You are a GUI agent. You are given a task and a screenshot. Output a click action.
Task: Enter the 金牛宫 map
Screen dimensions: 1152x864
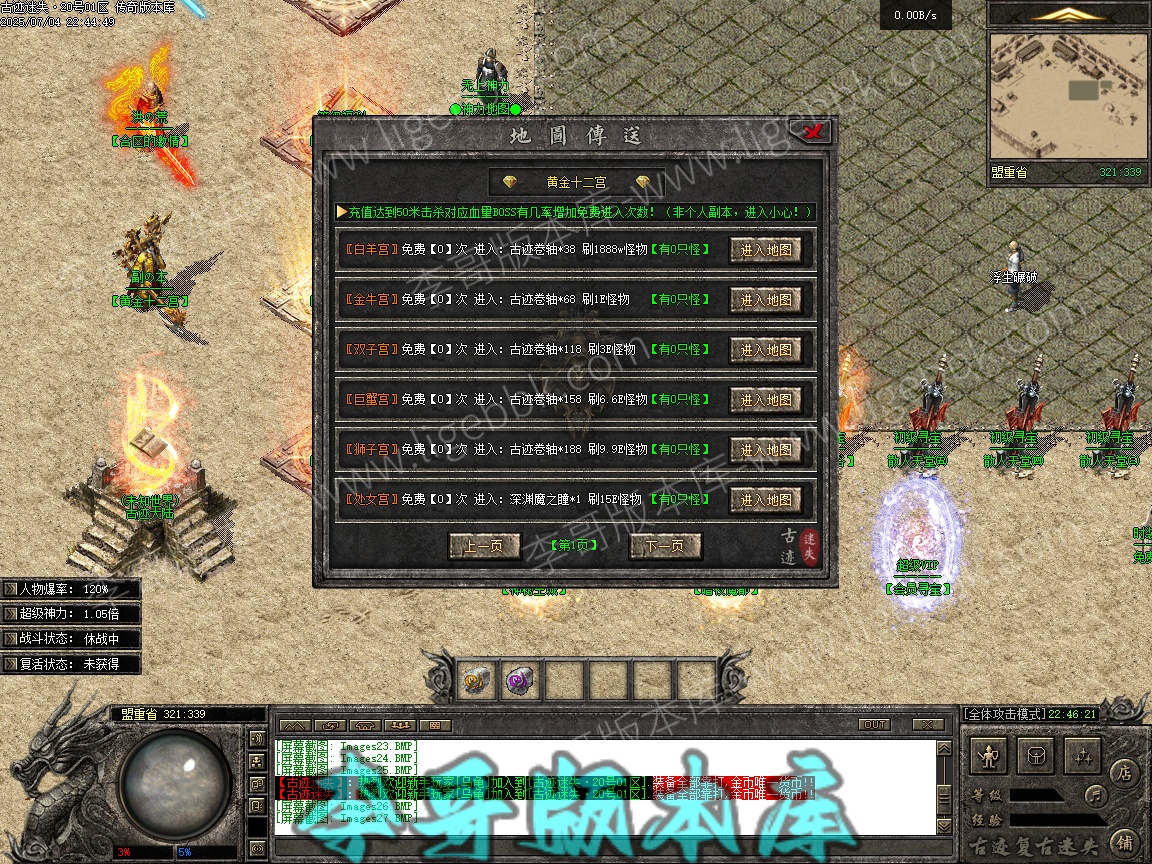point(765,300)
